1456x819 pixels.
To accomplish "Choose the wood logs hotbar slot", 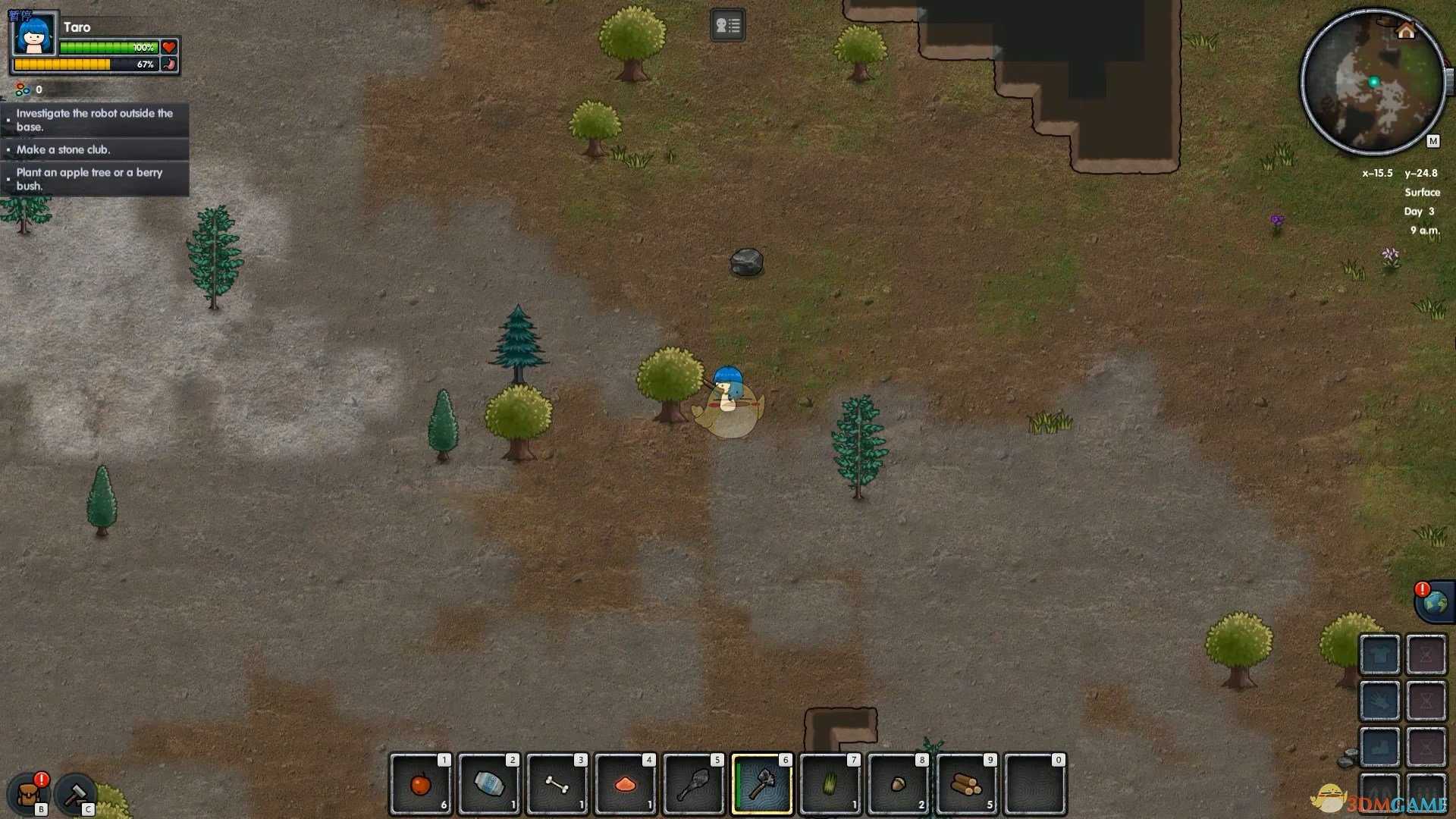I will [x=967, y=784].
